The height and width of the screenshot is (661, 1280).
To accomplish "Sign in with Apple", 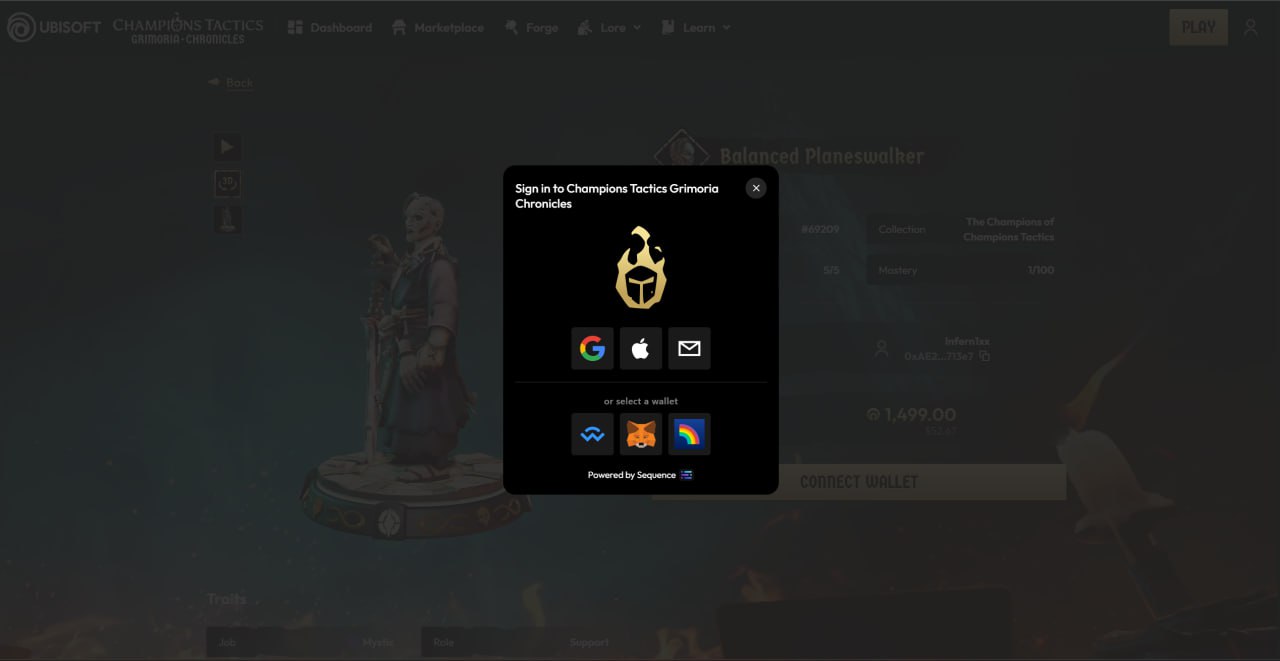I will 641,349.
